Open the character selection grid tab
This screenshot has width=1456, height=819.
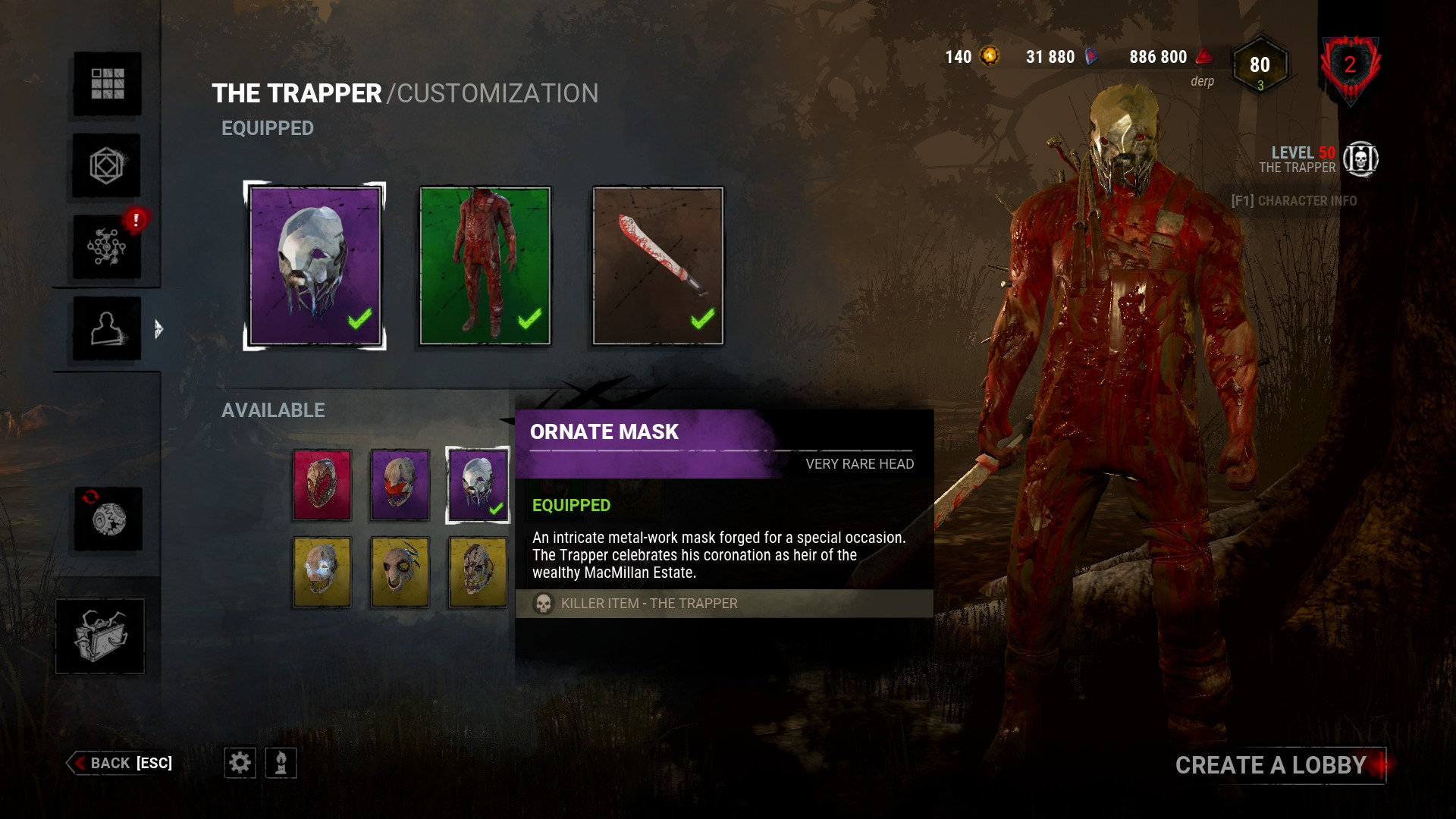[x=107, y=83]
